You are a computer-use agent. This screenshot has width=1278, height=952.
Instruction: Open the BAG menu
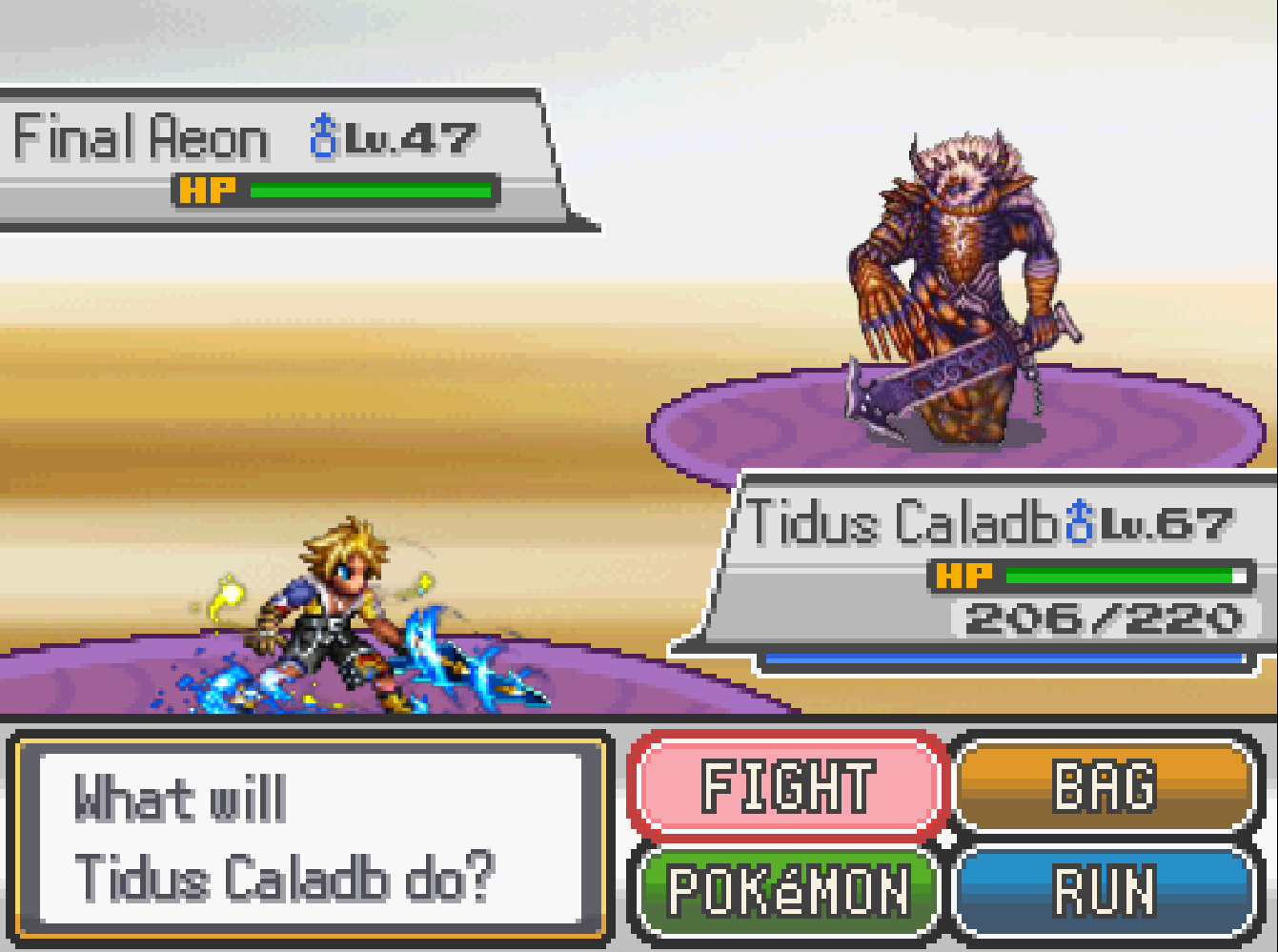1104,787
